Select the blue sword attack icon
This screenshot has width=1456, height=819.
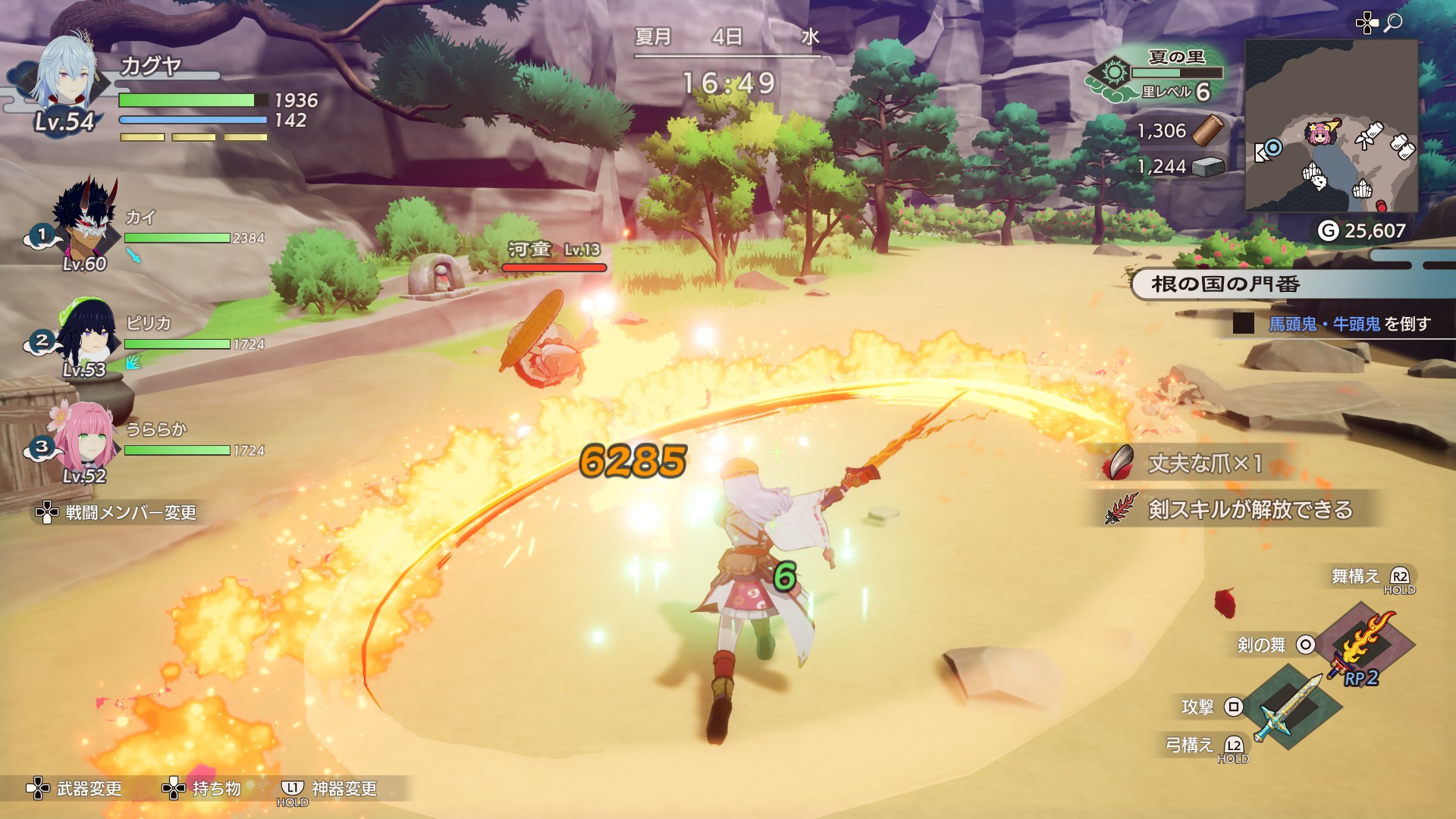click(x=1290, y=707)
